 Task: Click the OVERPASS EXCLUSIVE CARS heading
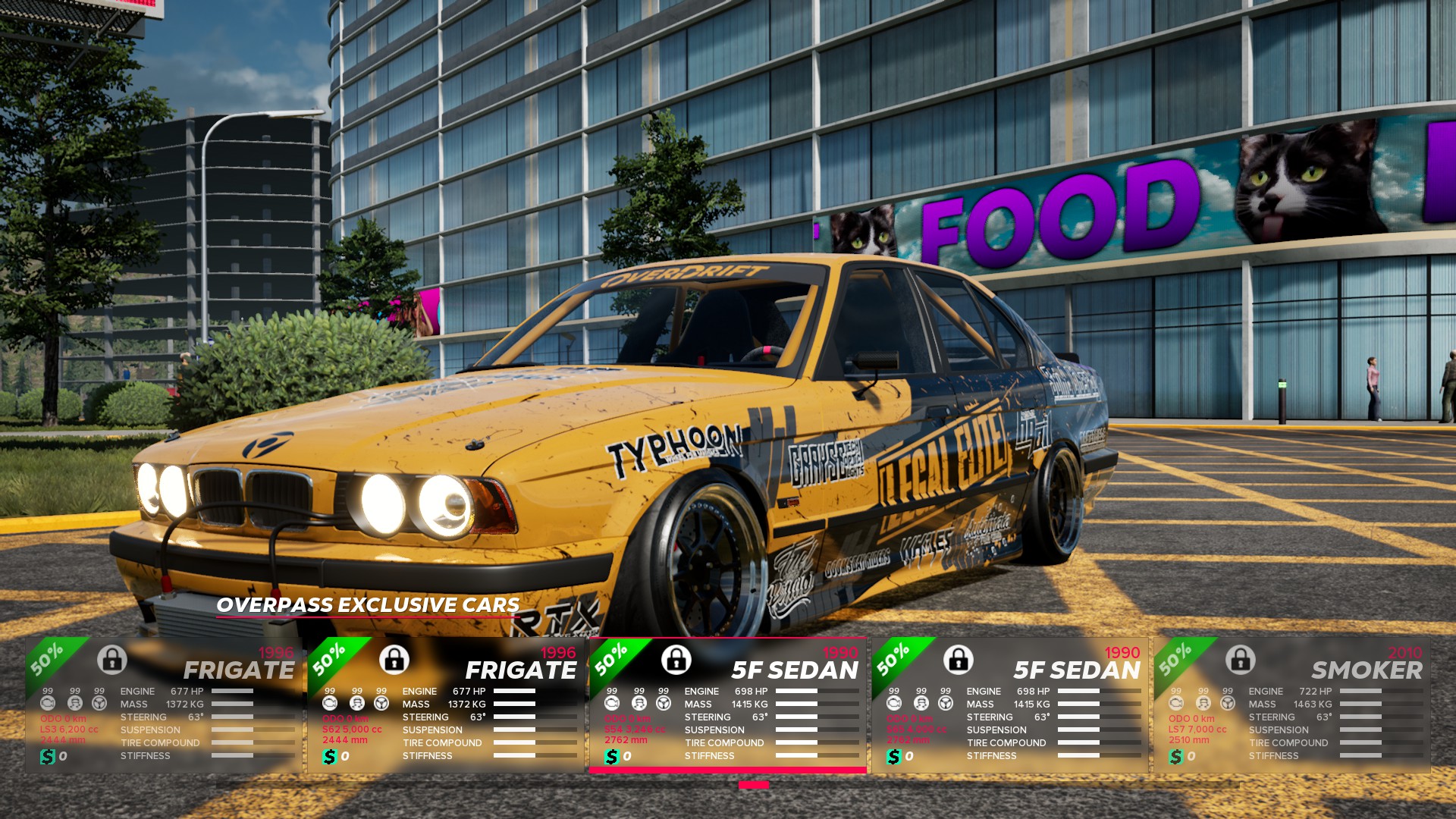coord(366,606)
